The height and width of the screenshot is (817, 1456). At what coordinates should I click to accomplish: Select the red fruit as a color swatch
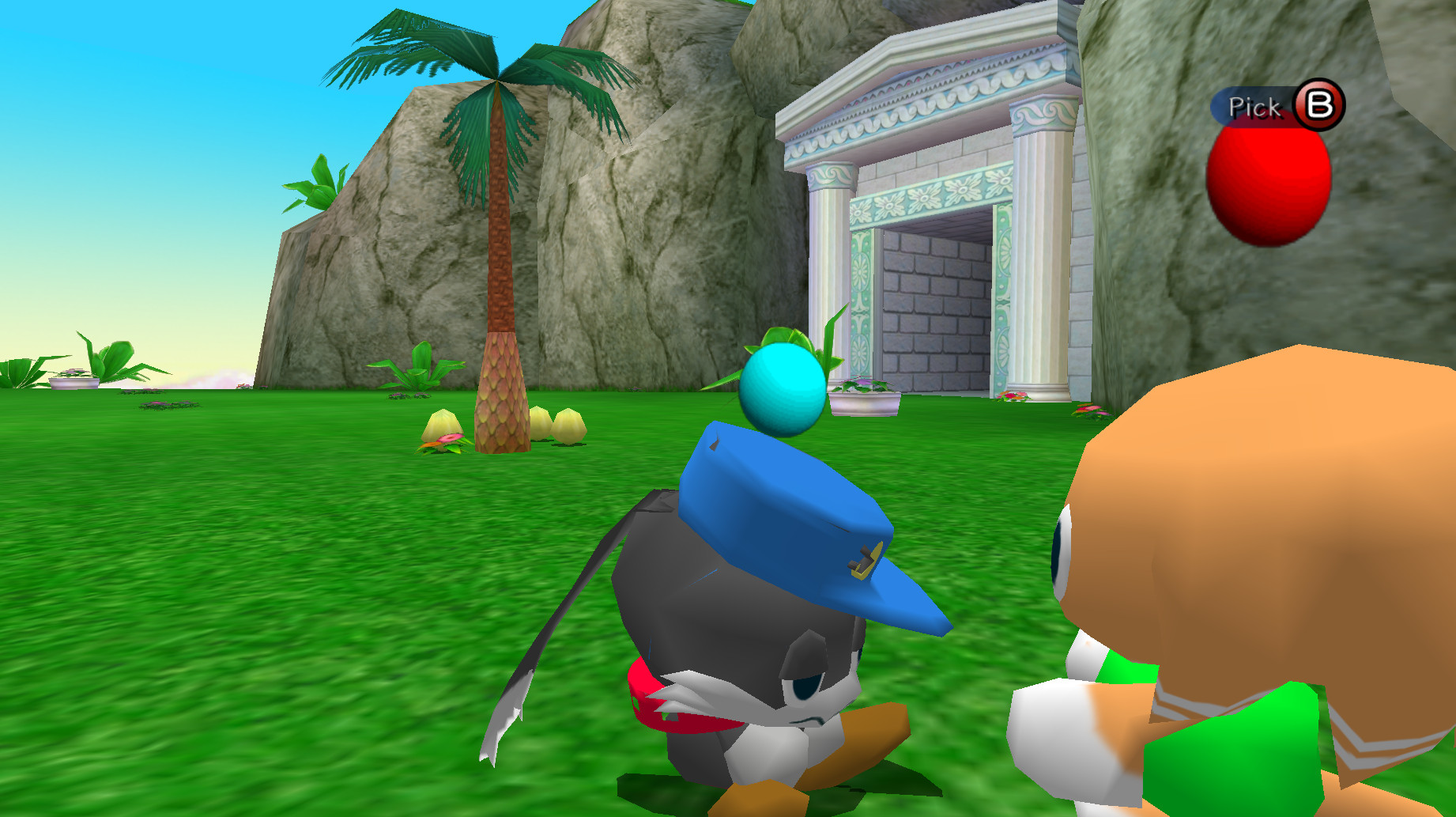click(x=1268, y=190)
